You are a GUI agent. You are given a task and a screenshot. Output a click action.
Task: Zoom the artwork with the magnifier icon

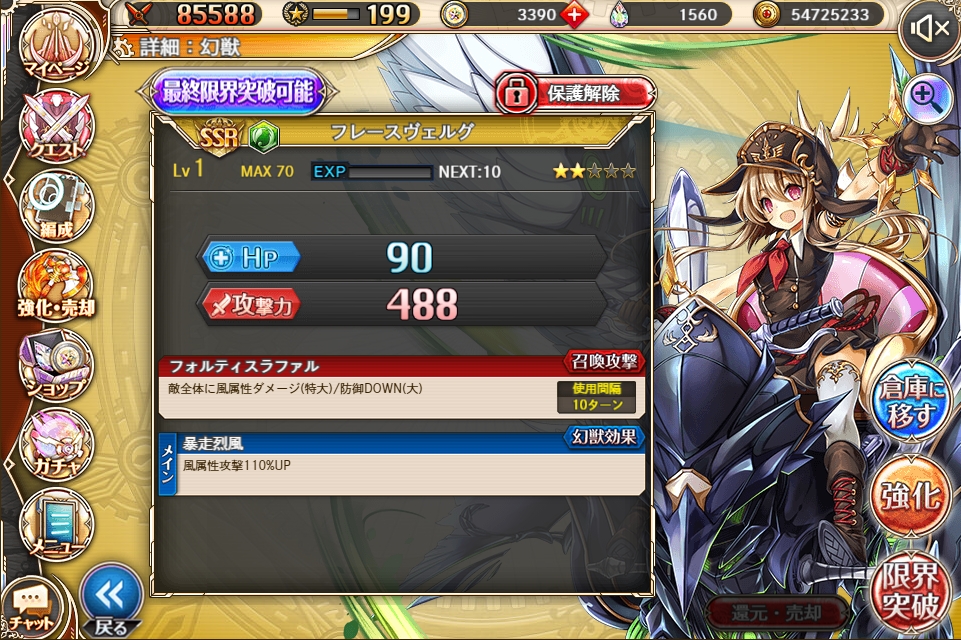(x=926, y=97)
